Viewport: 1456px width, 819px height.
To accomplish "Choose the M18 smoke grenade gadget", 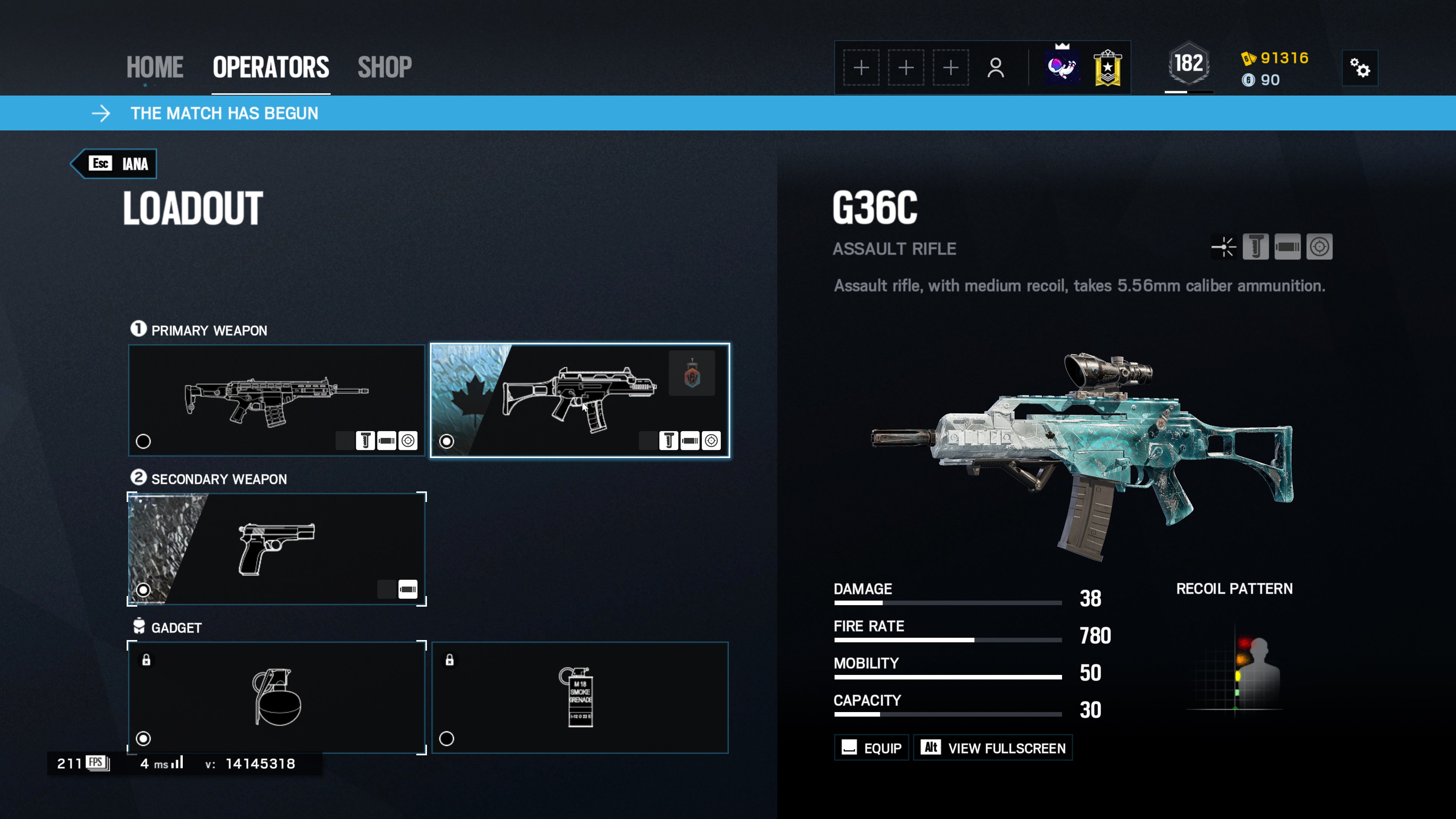I will 579,698.
